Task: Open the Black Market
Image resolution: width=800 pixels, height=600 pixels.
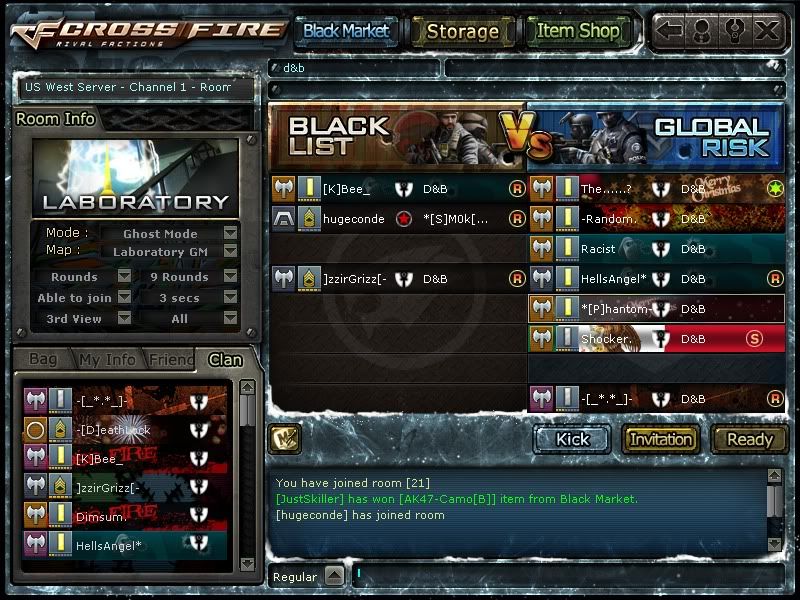Action: point(346,31)
